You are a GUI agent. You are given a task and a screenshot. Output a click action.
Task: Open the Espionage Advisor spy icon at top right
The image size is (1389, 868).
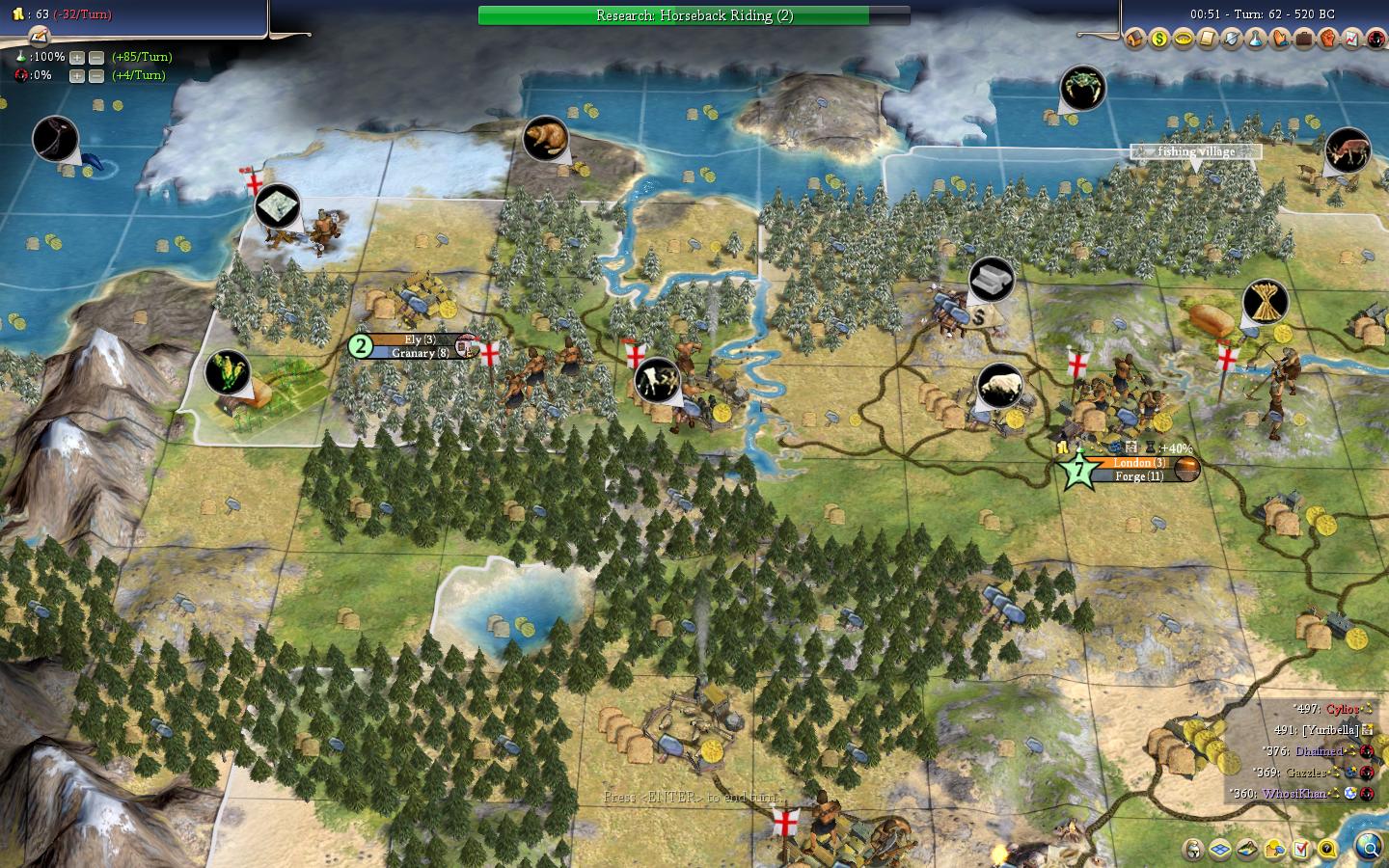point(1376,40)
